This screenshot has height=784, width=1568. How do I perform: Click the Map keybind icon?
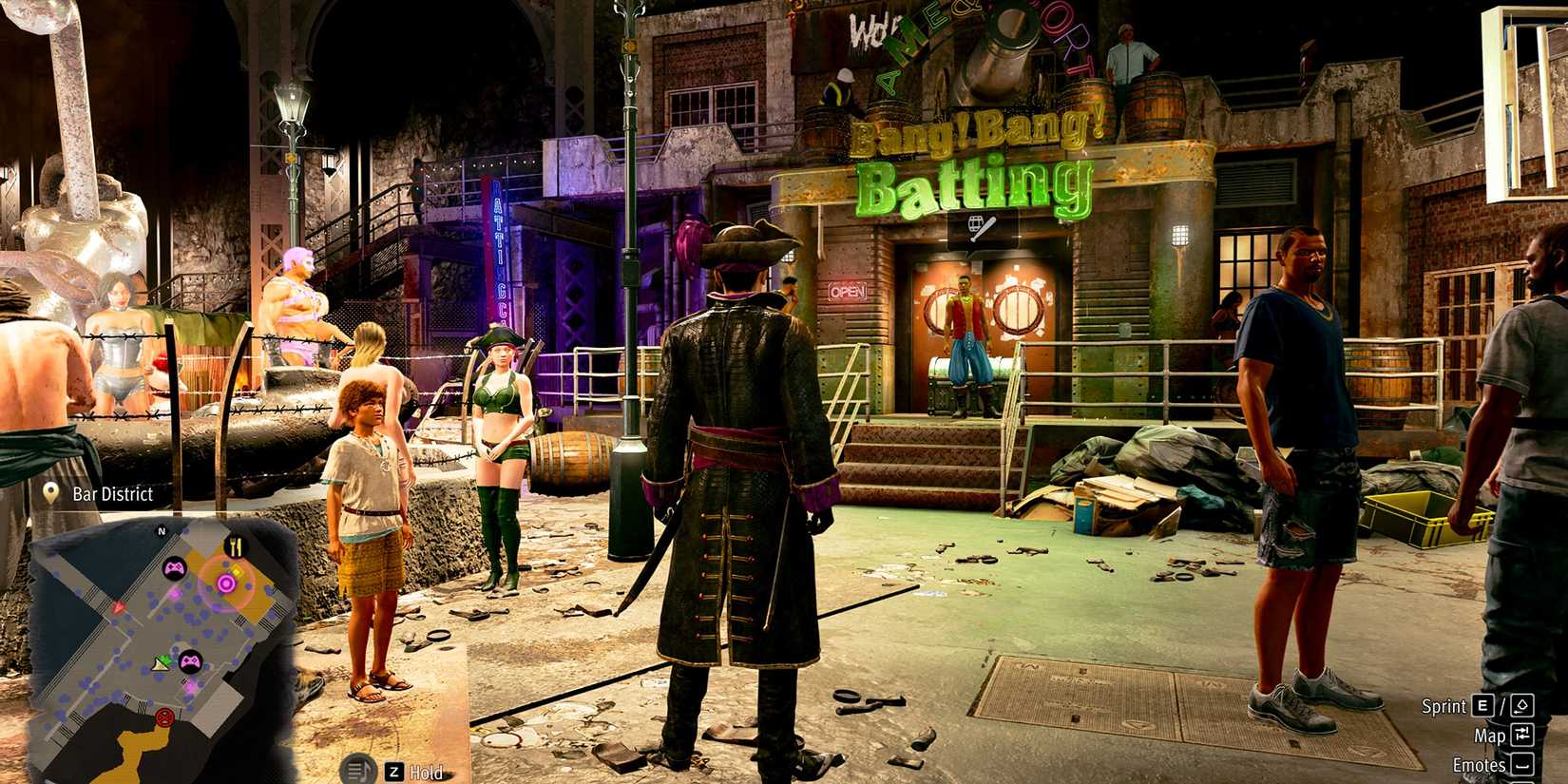point(1522,735)
